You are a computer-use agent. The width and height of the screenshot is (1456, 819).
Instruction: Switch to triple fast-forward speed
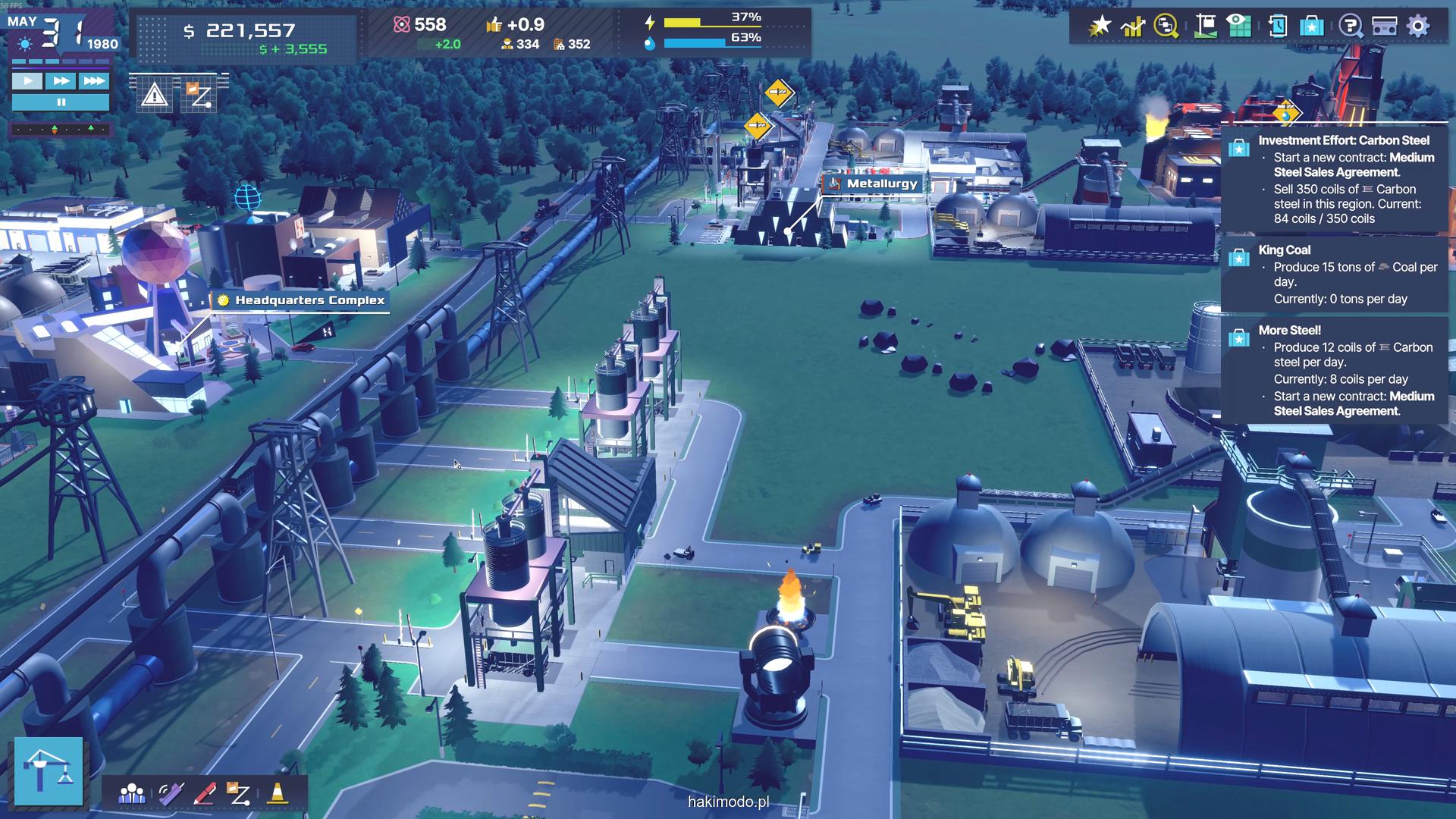pos(94,81)
